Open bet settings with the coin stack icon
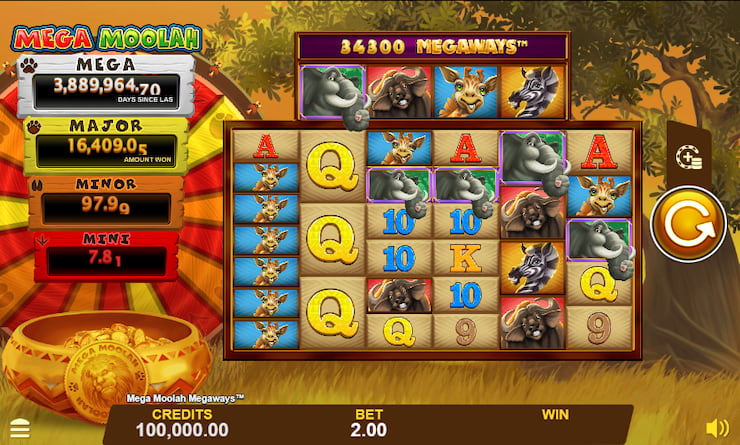 [x=687, y=156]
